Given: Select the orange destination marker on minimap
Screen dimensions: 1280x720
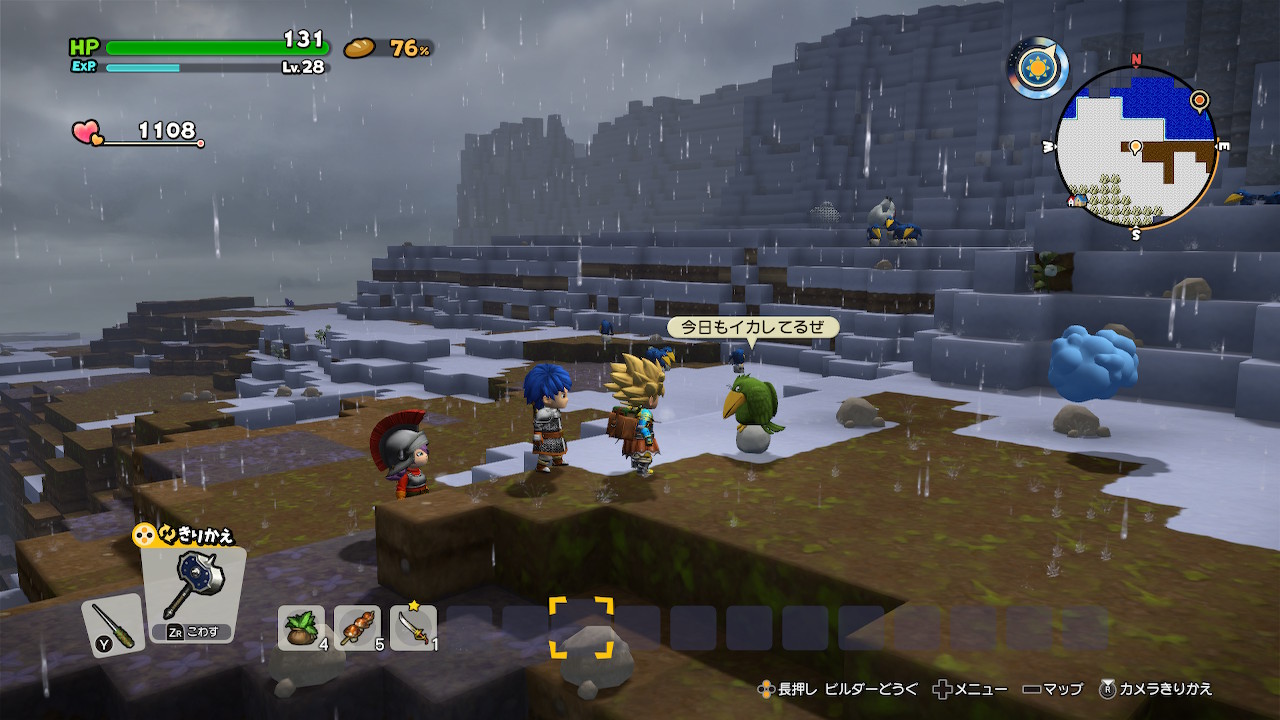Looking at the screenshot, I should point(1198,99).
